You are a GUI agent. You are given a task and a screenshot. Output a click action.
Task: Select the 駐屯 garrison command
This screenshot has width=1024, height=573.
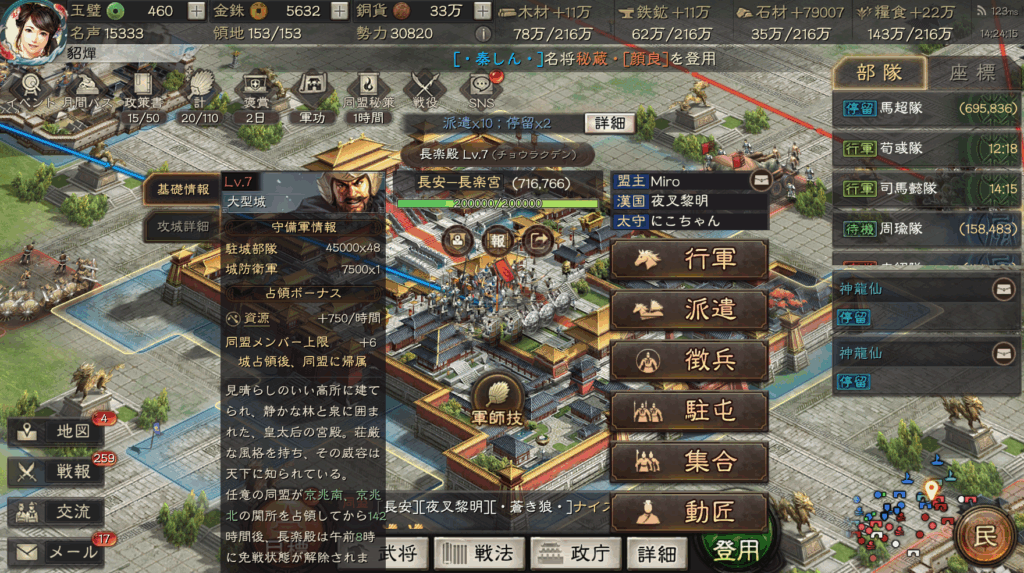tap(689, 411)
